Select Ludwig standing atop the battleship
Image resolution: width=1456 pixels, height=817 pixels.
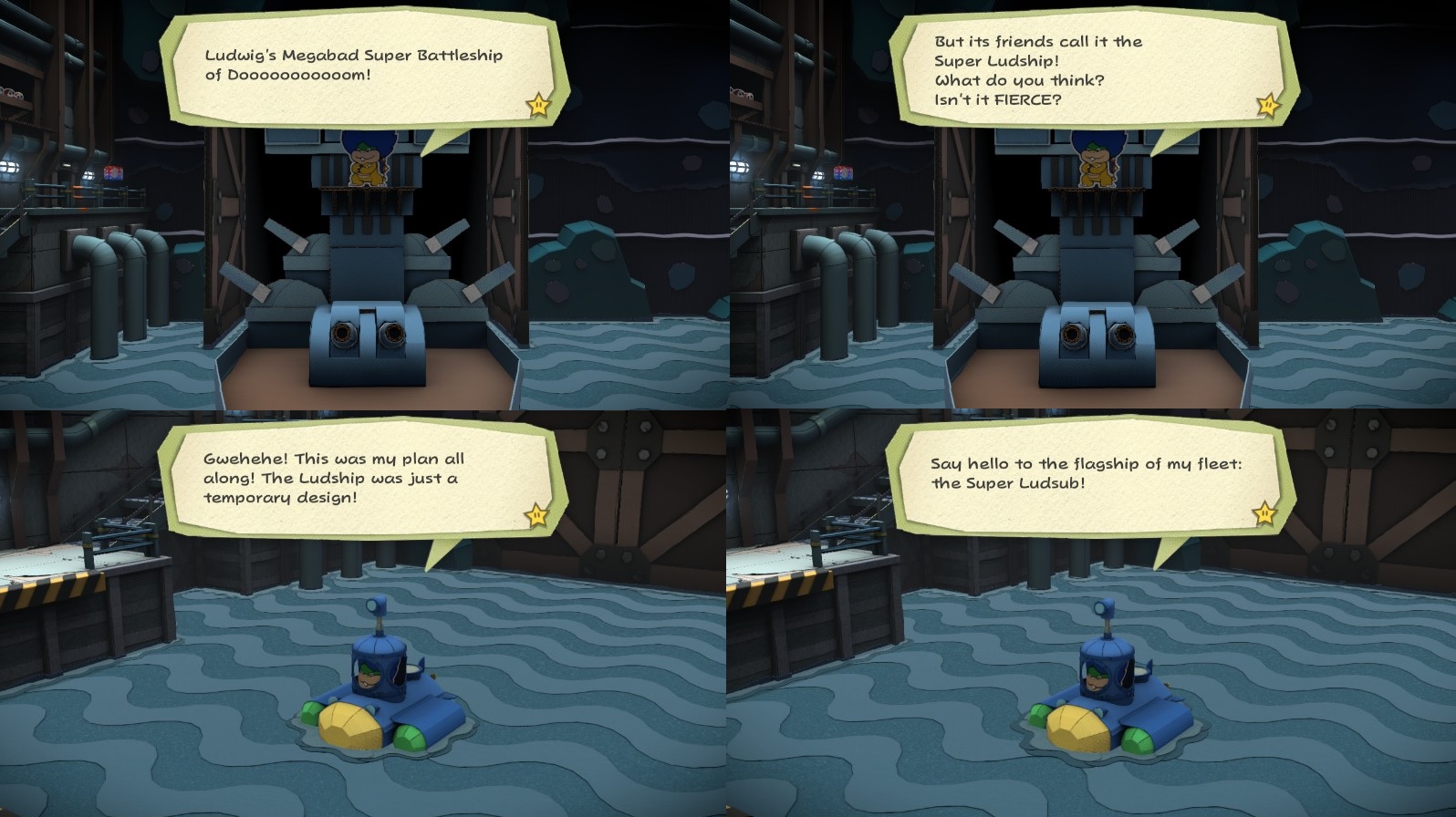pyautogui.click(x=368, y=164)
